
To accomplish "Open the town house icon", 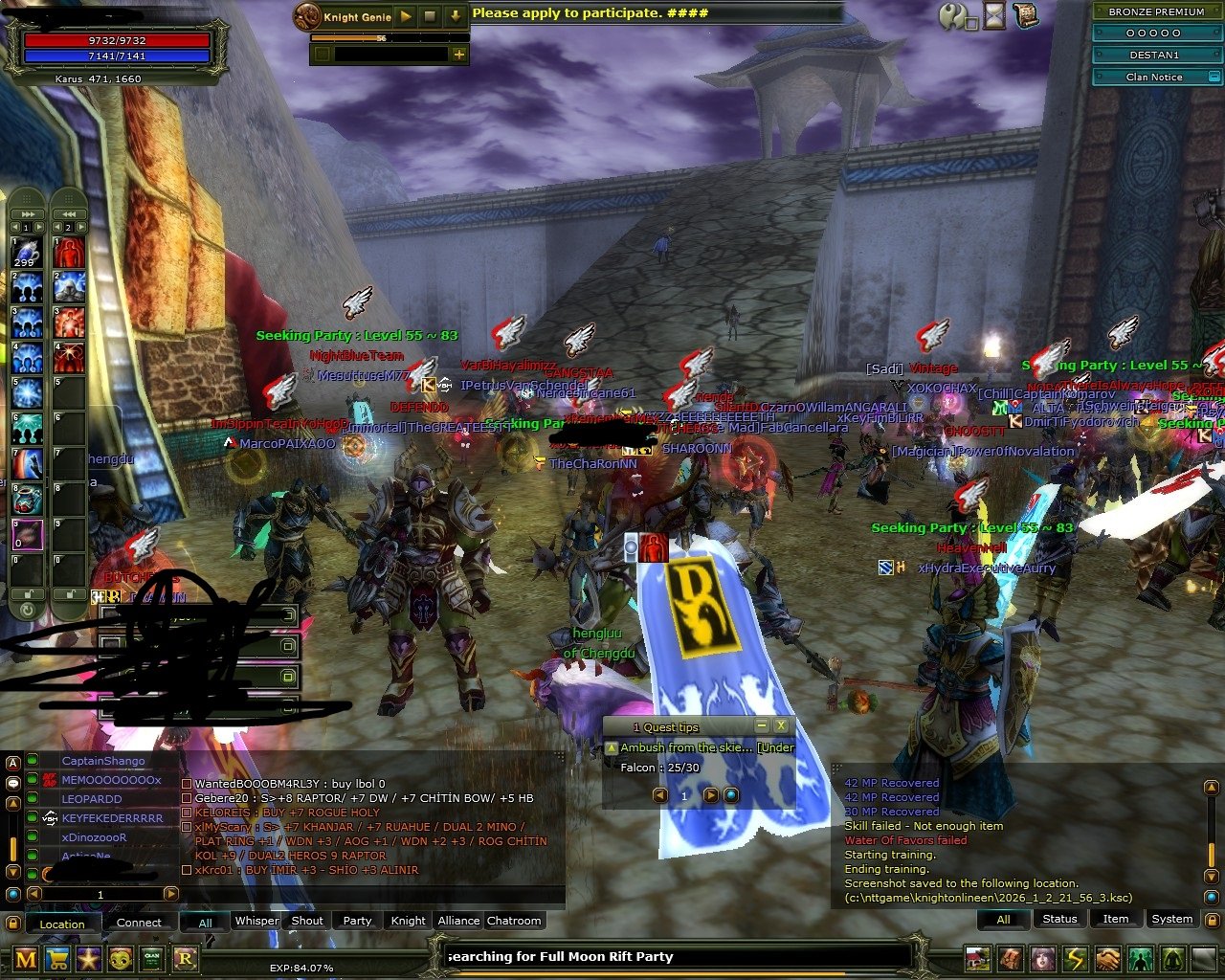I will (x=978, y=959).
